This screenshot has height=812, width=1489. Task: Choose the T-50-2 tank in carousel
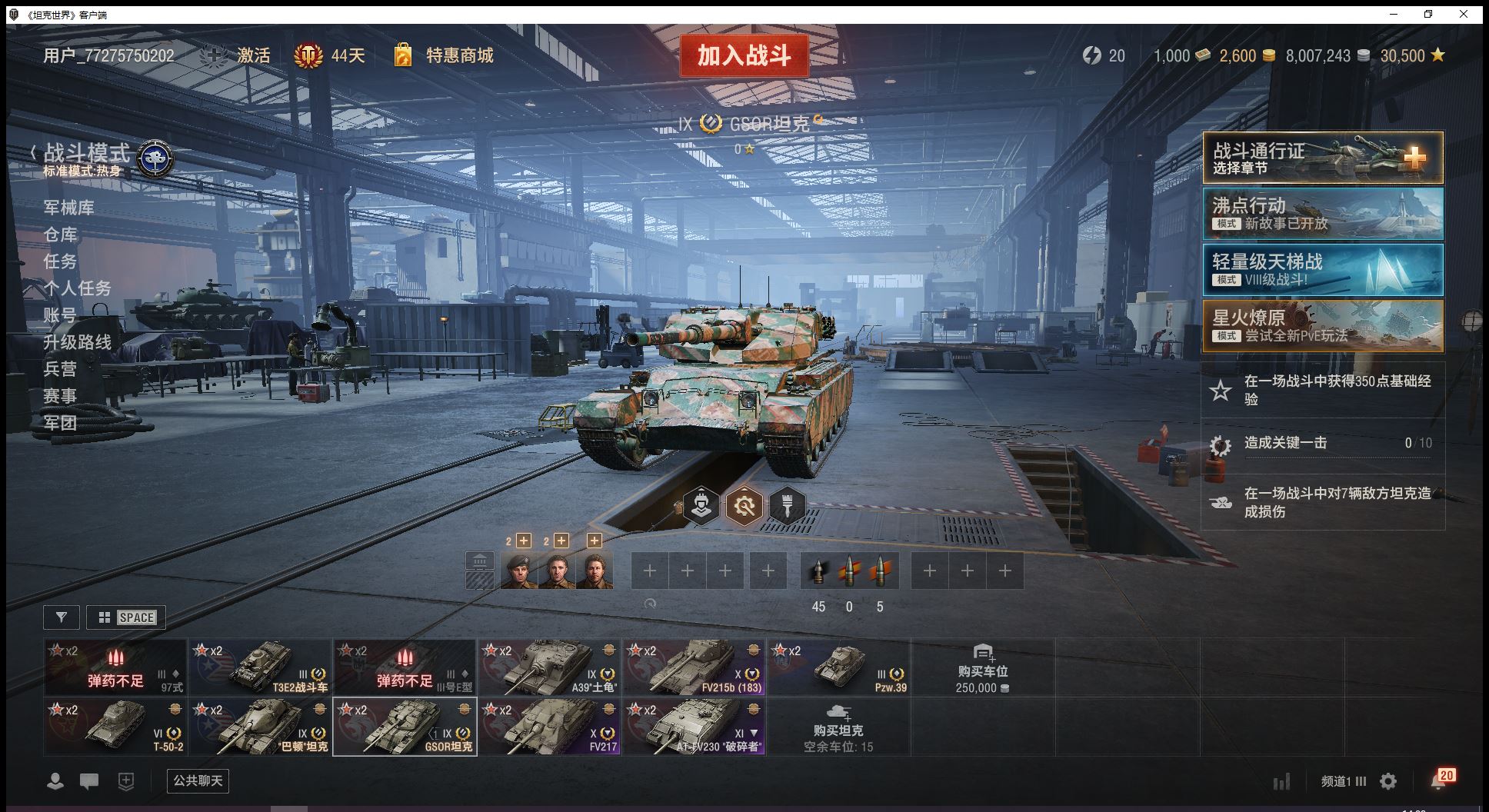click(115, 727)
